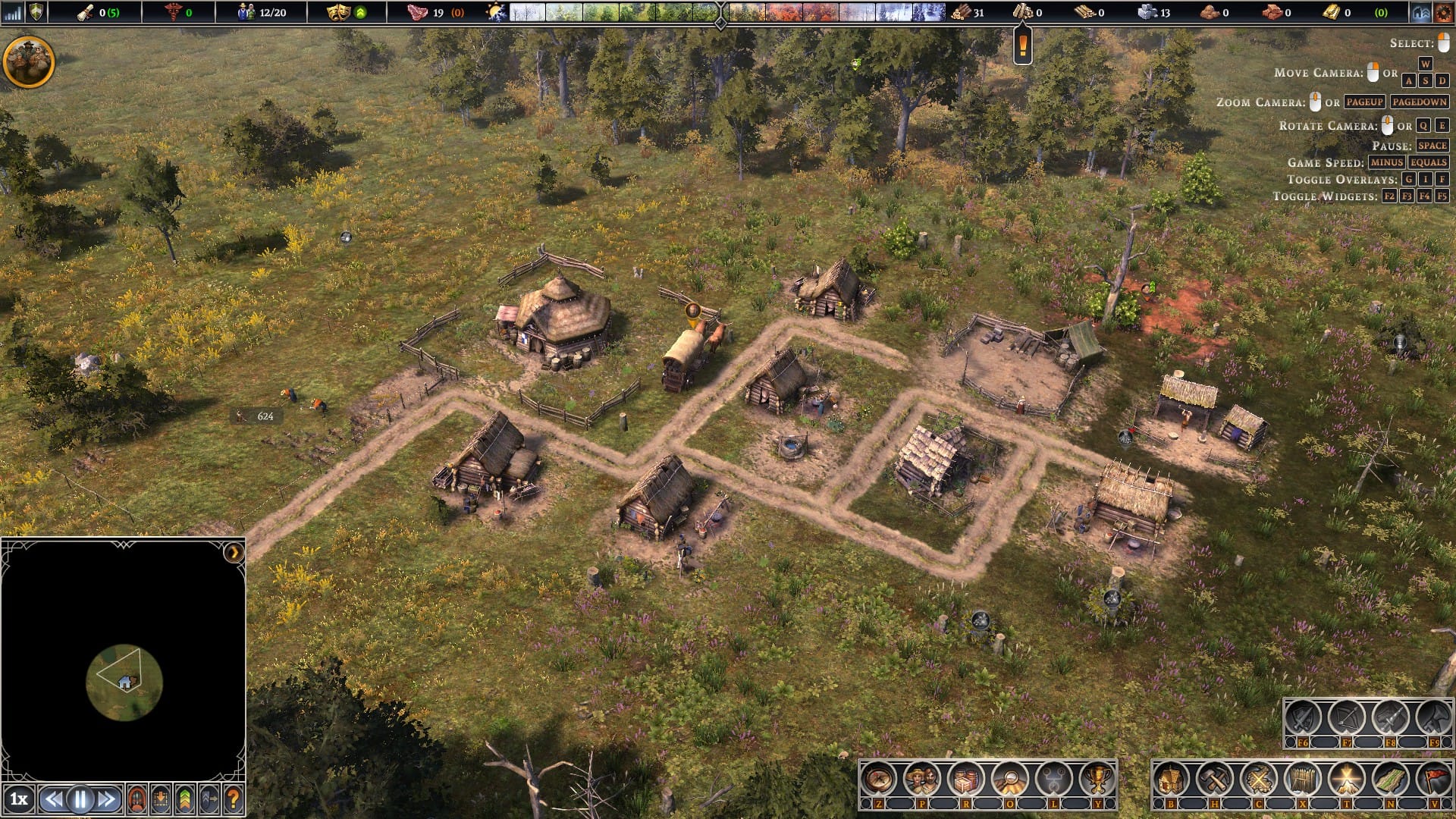Open the orange question mark help

233,799
